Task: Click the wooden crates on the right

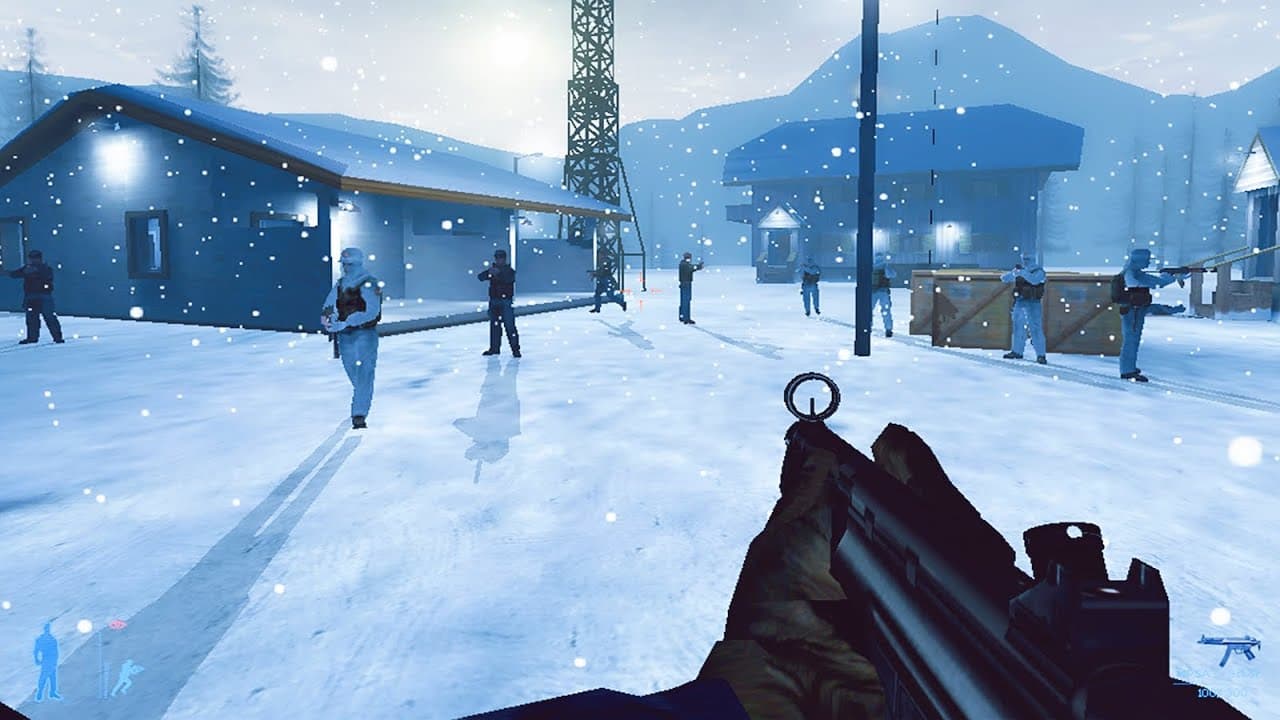Action: click(x=970, y=310)
